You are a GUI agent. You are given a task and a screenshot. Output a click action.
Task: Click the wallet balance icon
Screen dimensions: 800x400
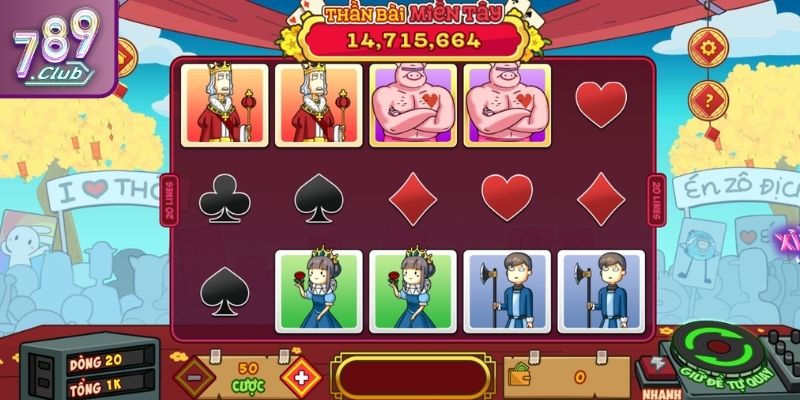tap(521, 377)
